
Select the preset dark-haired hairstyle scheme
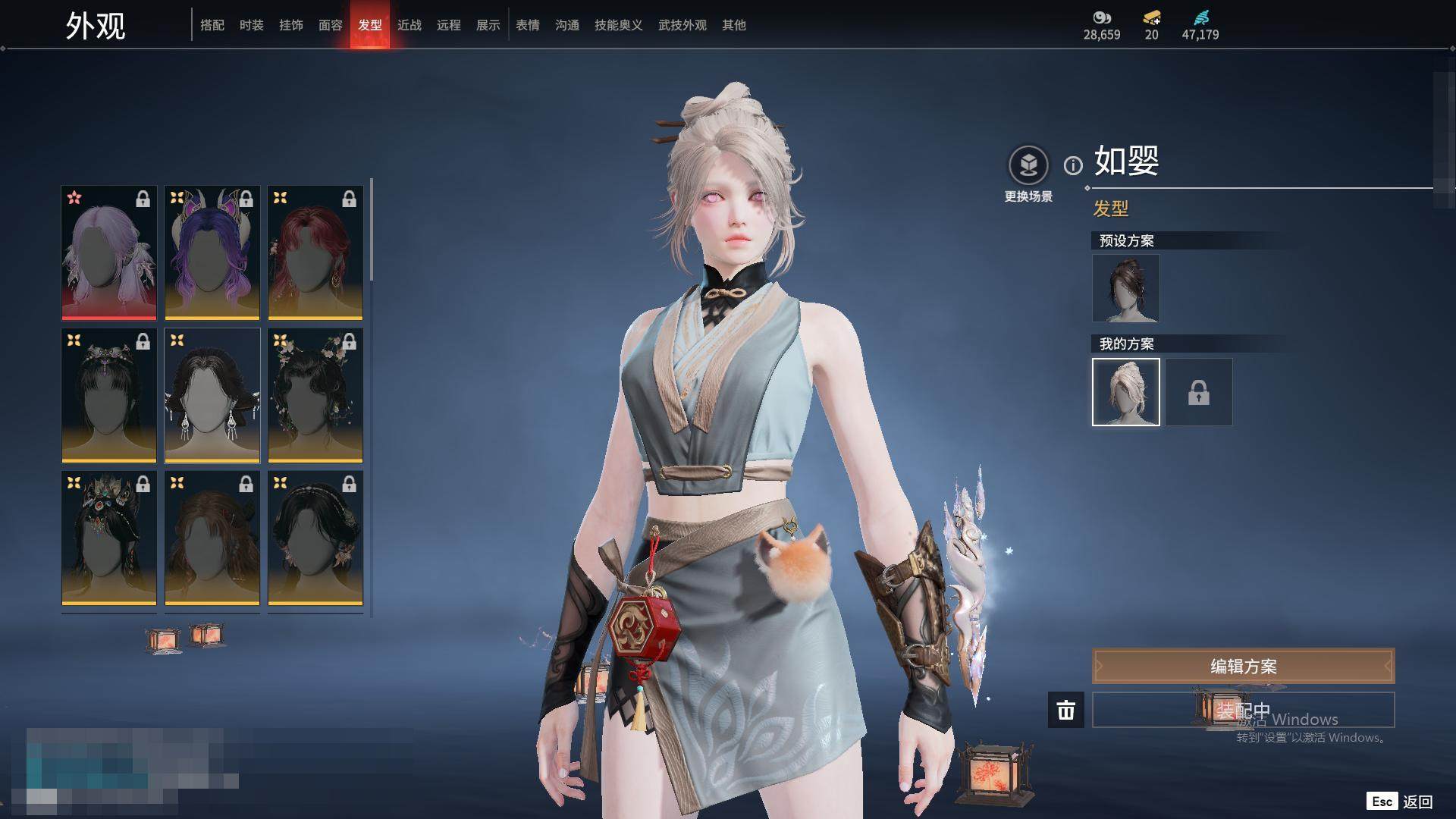pyautogui.click(x=1126, y=288)
